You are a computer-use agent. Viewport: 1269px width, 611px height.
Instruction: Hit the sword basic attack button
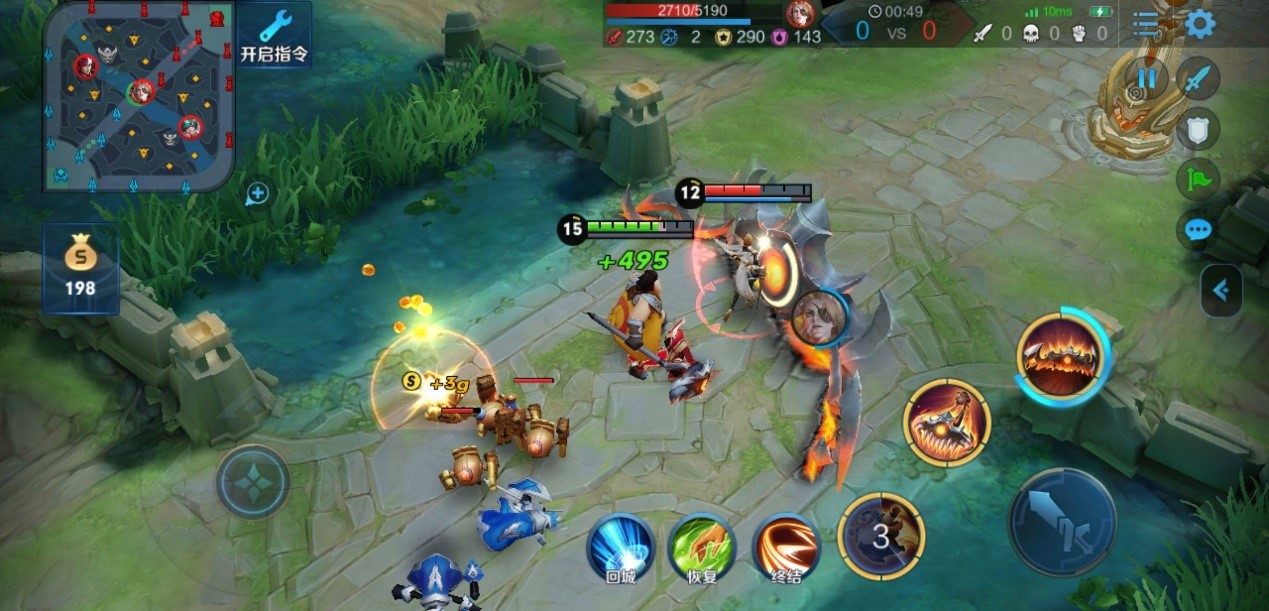tap(1061, 521)
